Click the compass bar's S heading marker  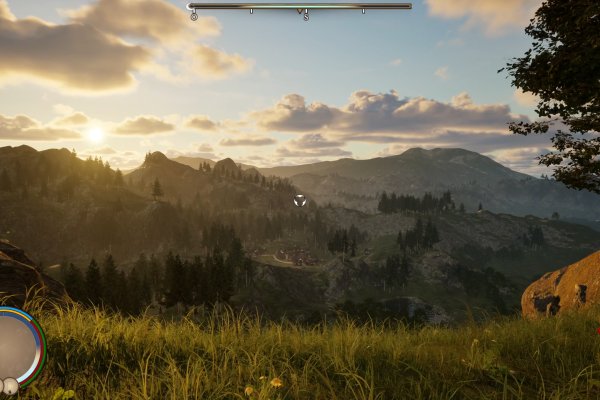click(x=305, y=16)
